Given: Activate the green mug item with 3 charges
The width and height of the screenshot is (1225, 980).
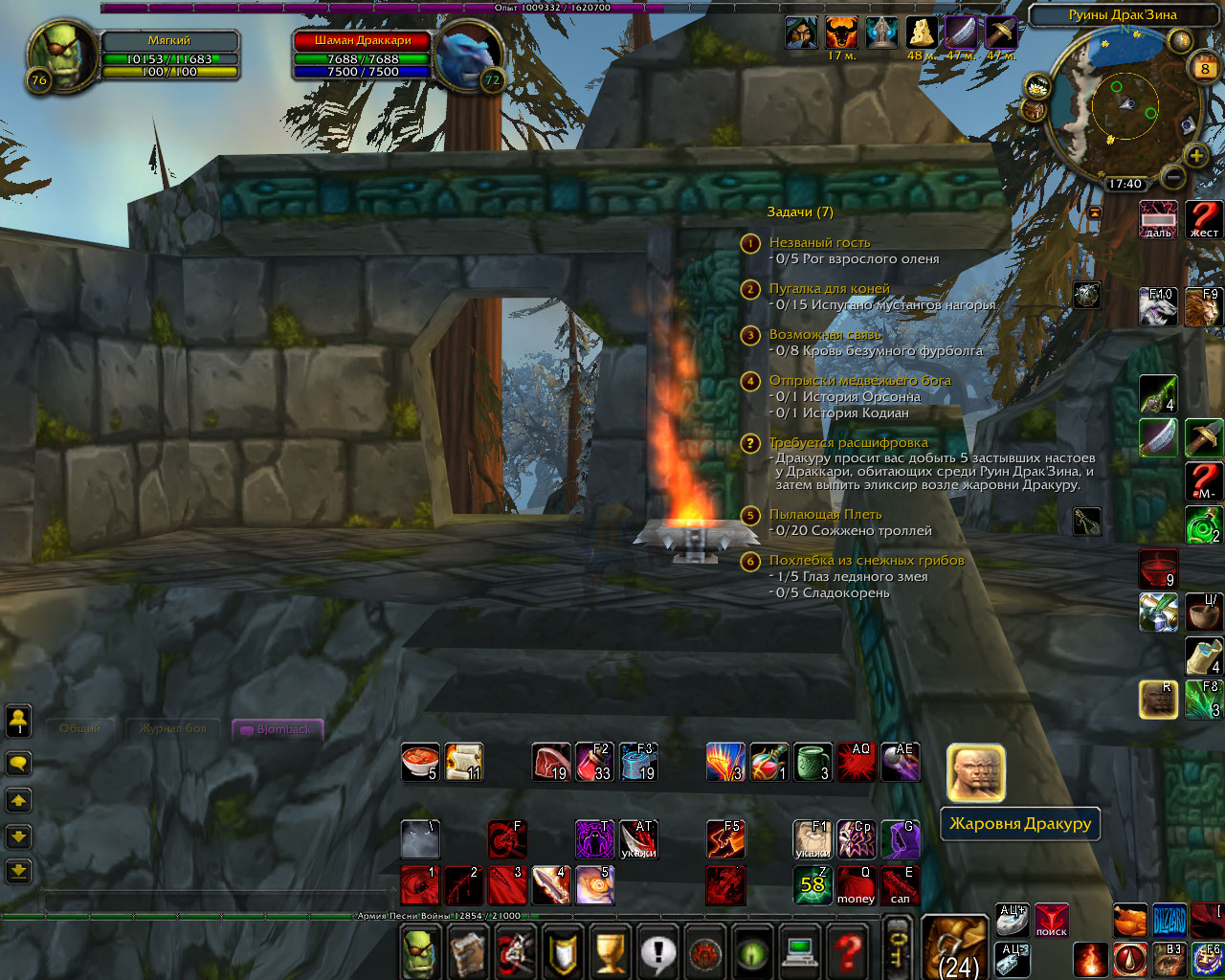Looking at the screenshot, I should 813,762.
